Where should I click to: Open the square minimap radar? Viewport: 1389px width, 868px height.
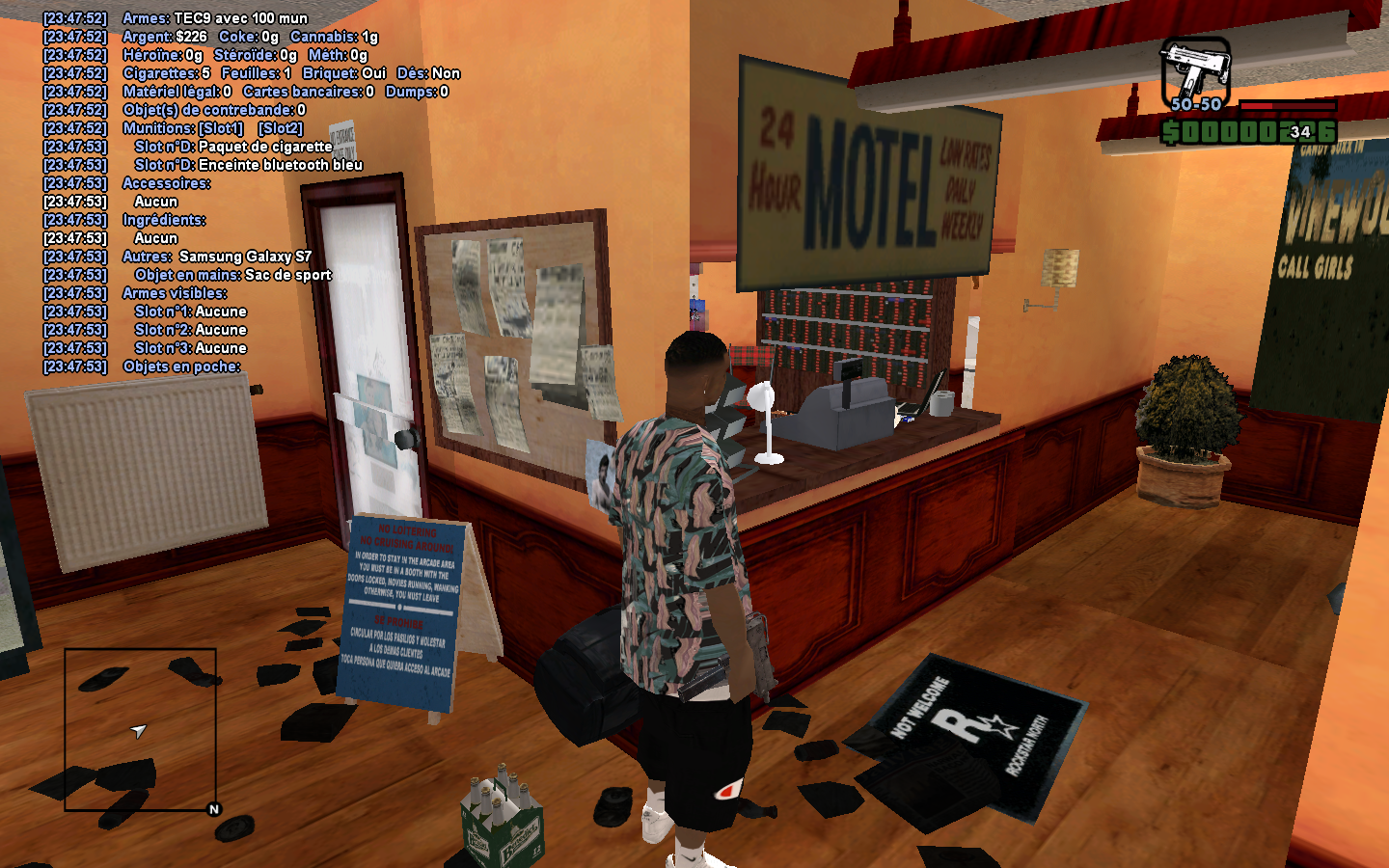140,729
